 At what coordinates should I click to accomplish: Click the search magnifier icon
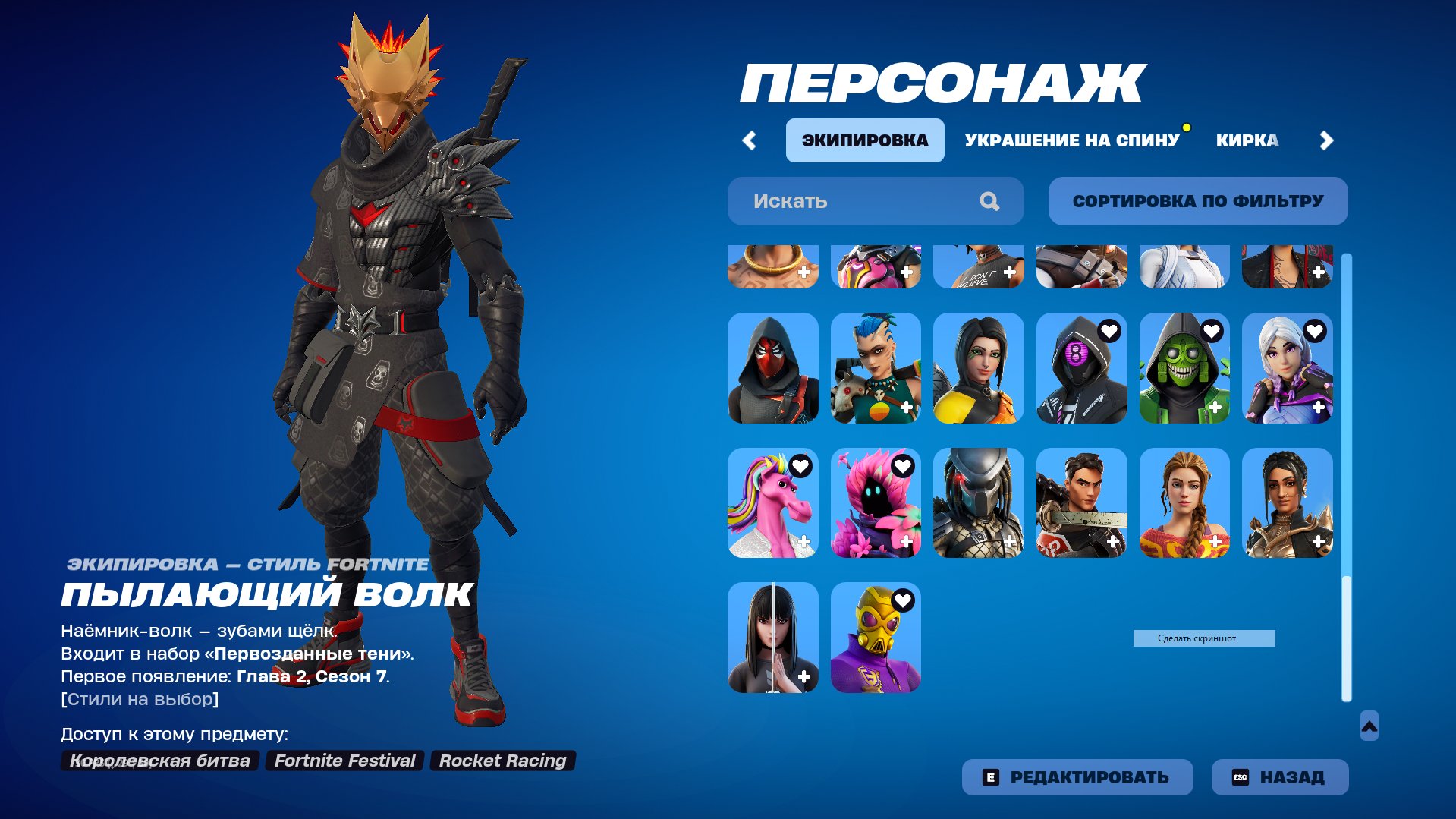tap(989, 200)
